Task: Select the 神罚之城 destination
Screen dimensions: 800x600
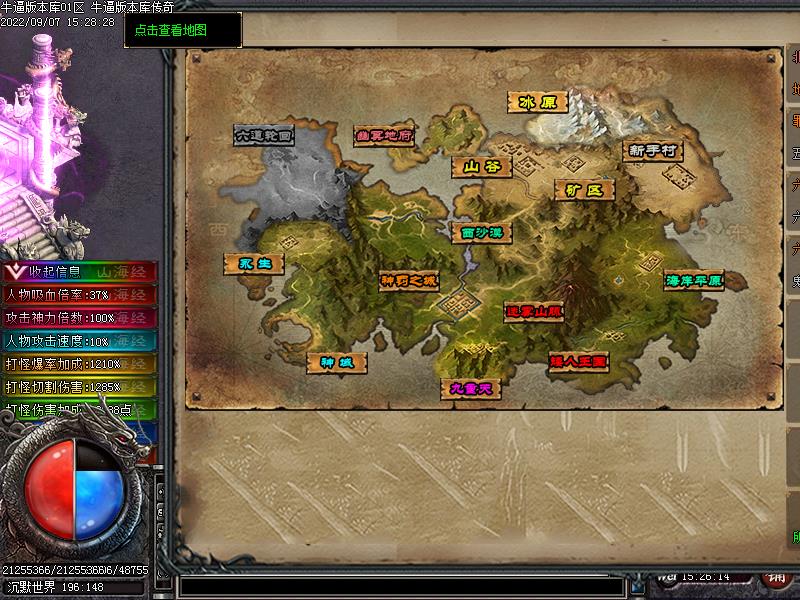Action: (409, 281)
